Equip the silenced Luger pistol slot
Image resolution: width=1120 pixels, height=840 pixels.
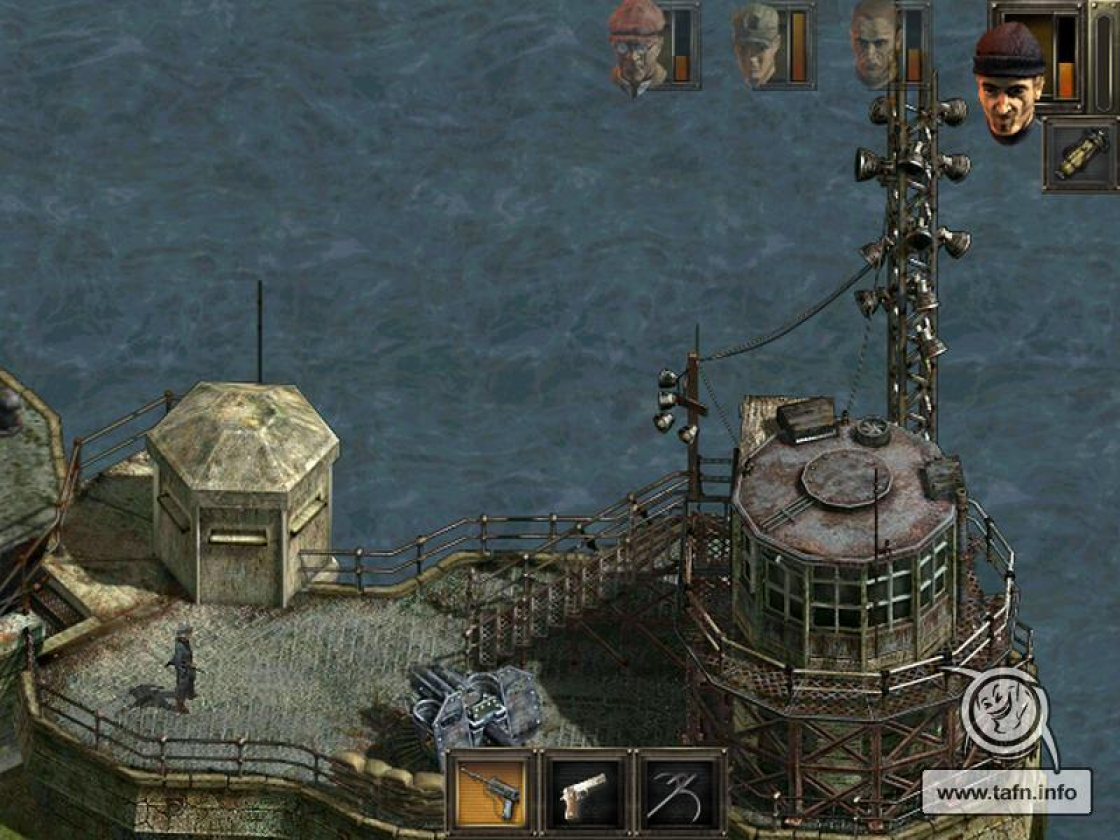pyautogui.click(x=491, y=791)
